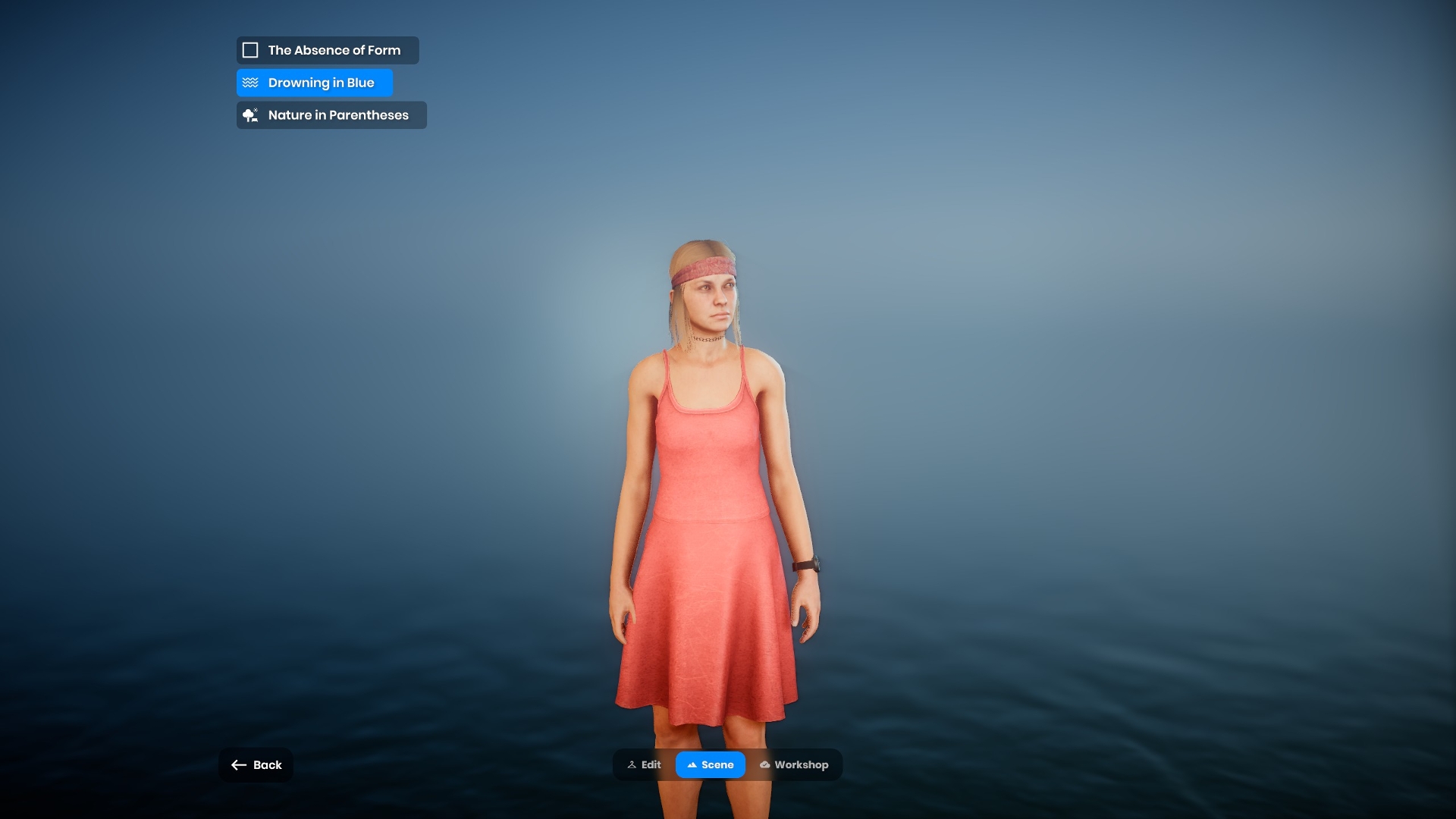
Task: Pick the Nature in Parentheses scene
Action: coord(331,115)
